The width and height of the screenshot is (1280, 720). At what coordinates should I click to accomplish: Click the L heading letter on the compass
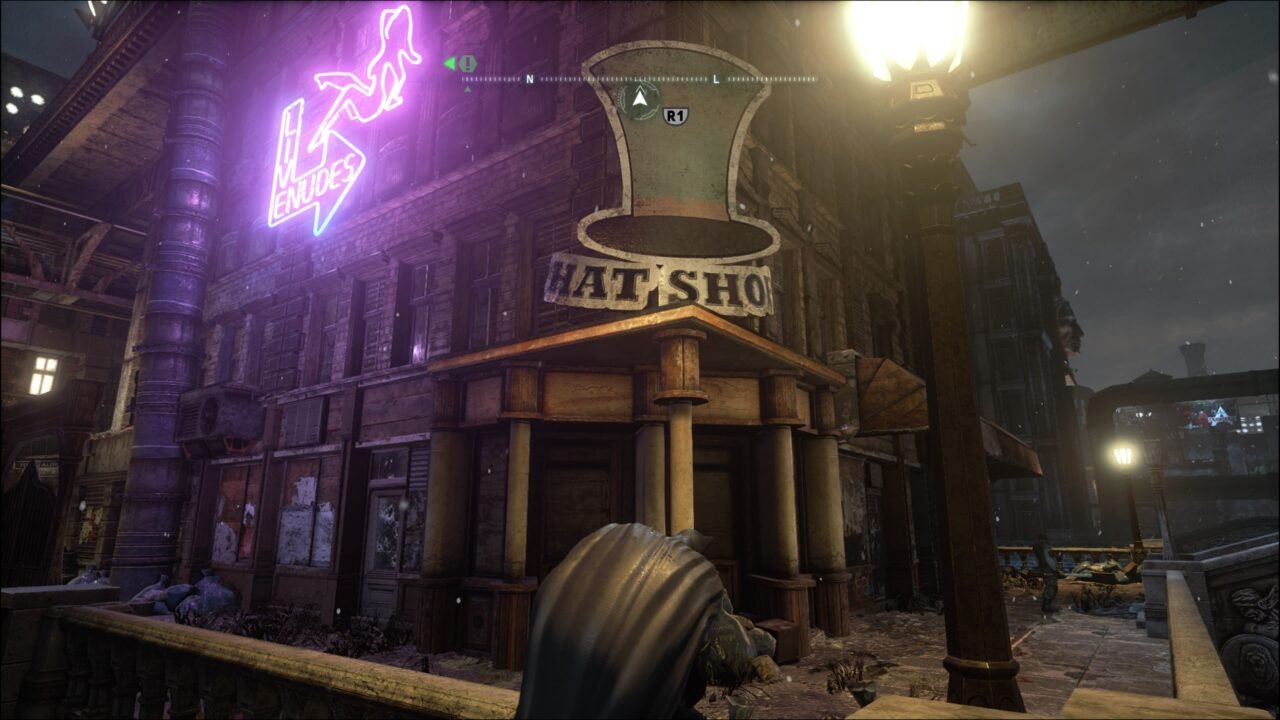[716, 78]
